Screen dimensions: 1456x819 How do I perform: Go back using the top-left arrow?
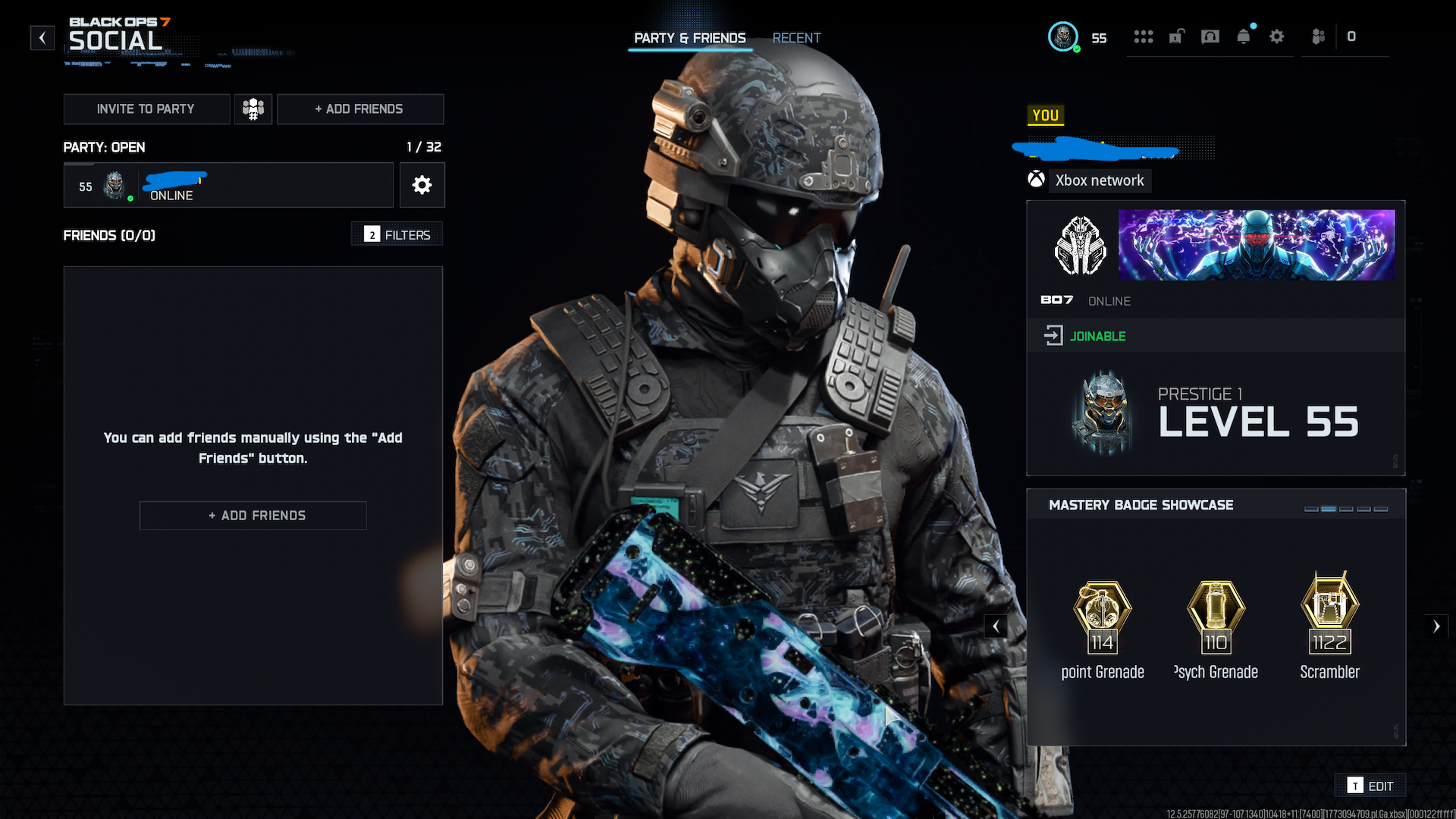tap(42, 37)
